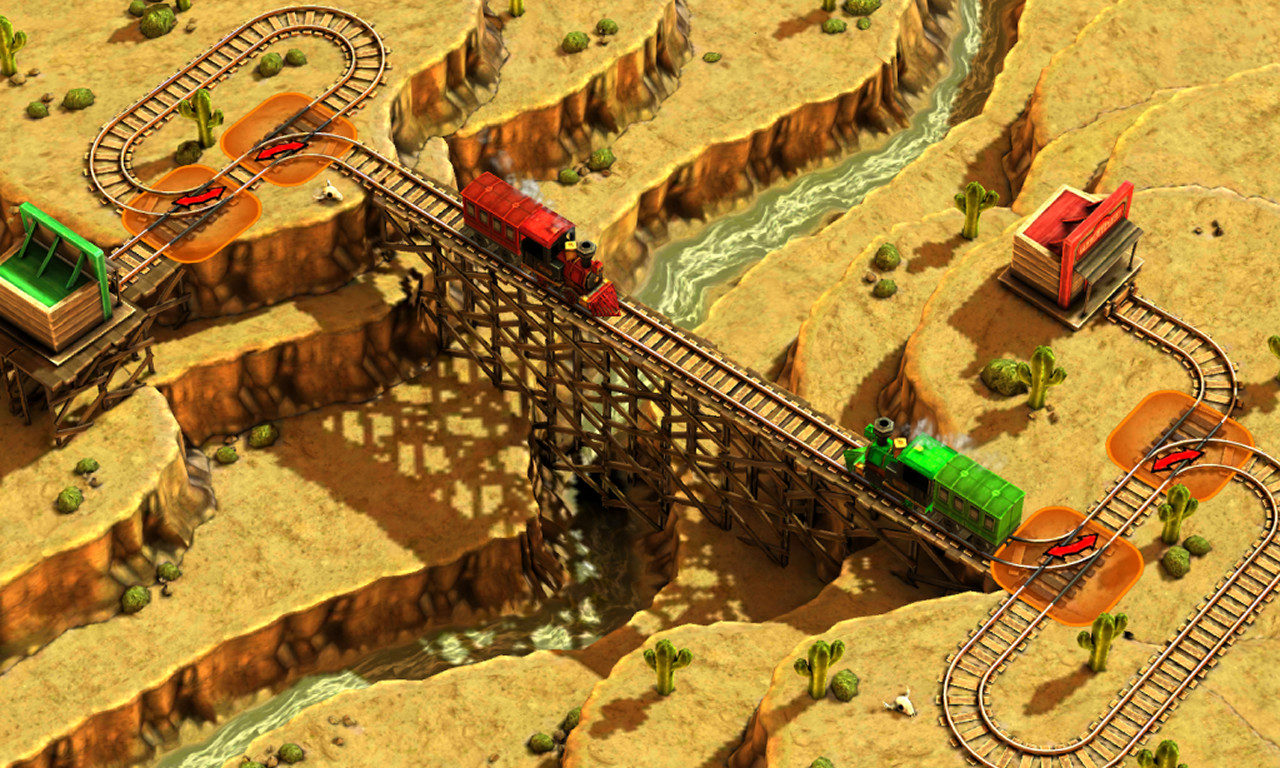Click the red arrow on the top-left junction
1280x768 pixels.
(283, 150)
